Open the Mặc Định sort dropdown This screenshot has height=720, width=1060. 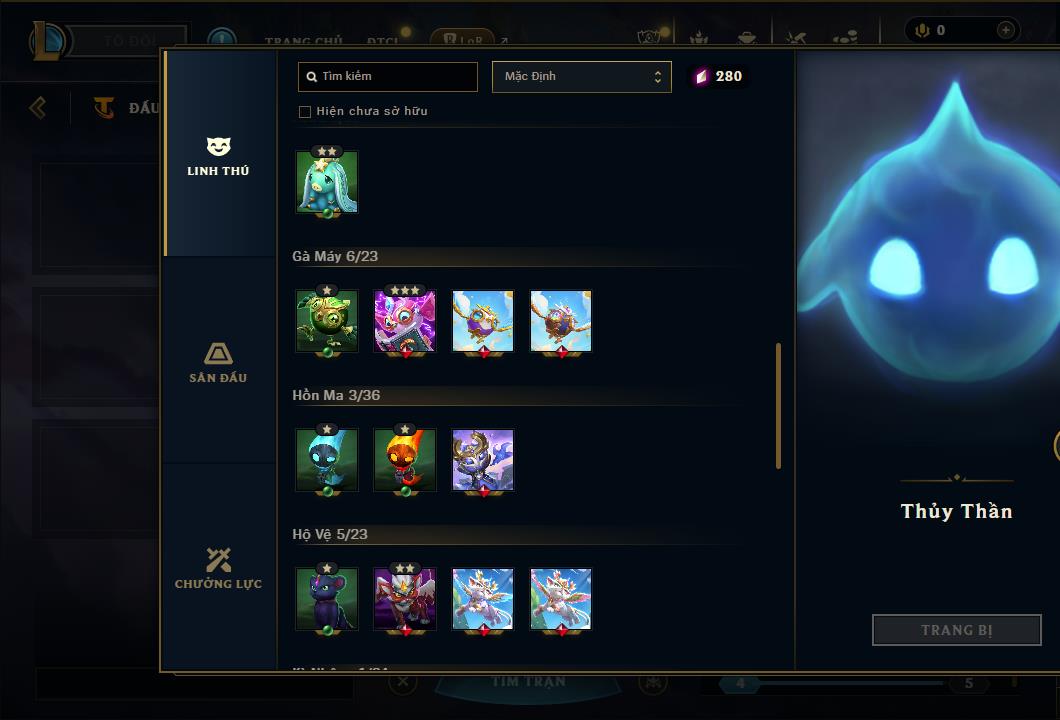coord(581,76)
